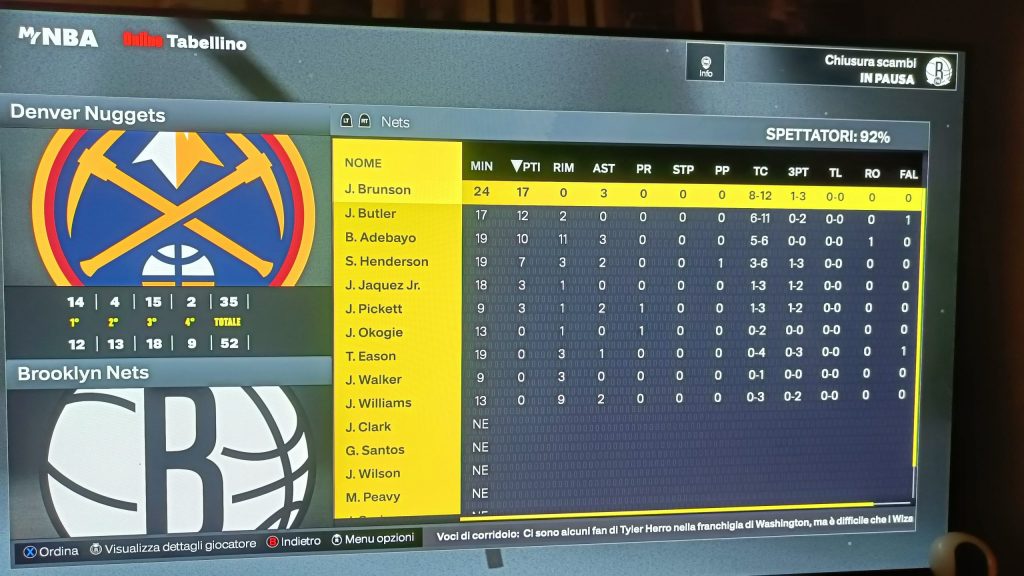Click the Nets team tab header
This screenshot has width=1024, height=576.
pyautogui.click(x=395, y=122)
